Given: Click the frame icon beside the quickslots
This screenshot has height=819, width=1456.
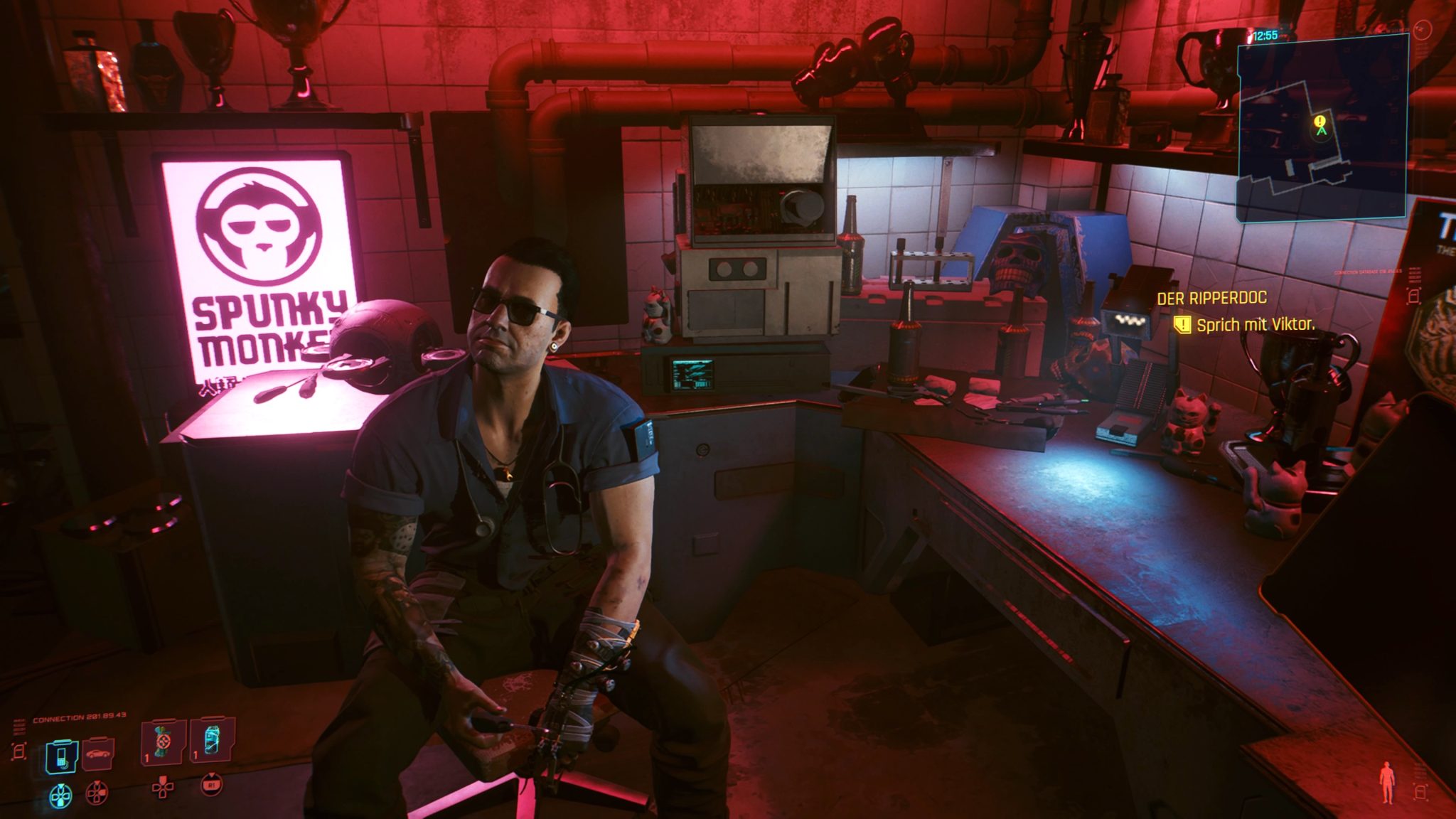Looking at the screenshot, I should pyautogui.click(x=20, y=751).
